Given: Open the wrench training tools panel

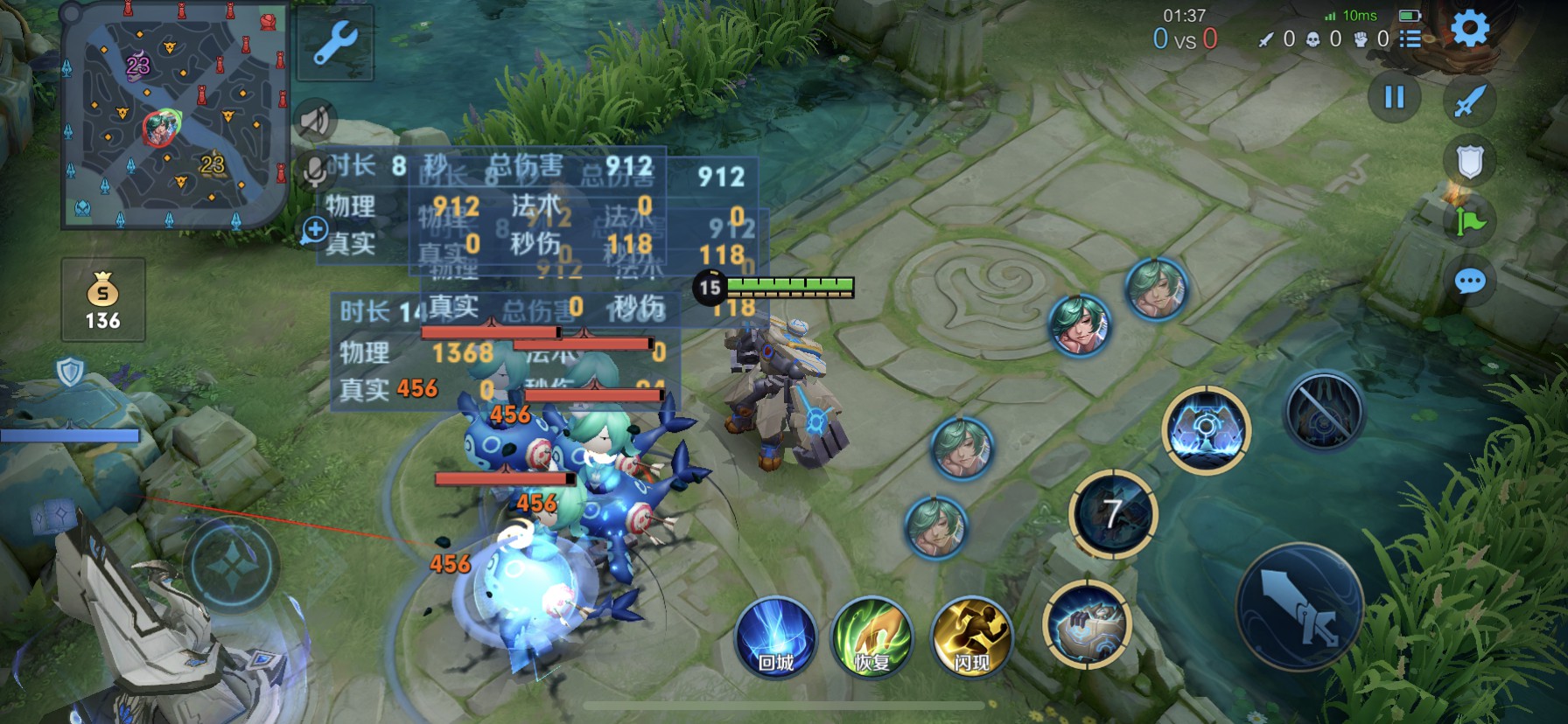Looking at the screenshot, I should click(x=335, y=44).
